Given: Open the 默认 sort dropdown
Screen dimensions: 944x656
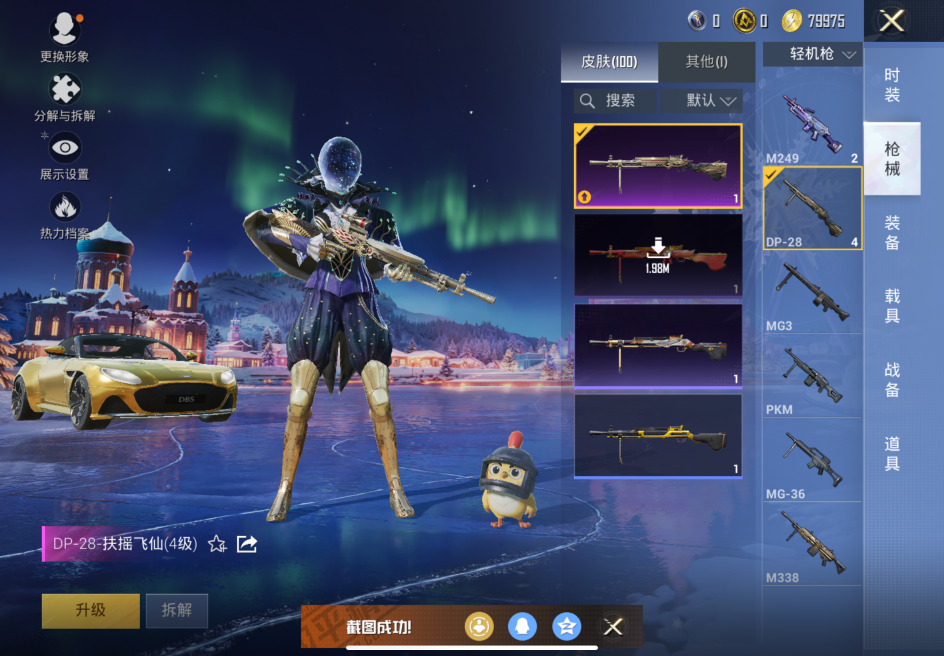Looking at the screenshot, I should click(712, 101).
